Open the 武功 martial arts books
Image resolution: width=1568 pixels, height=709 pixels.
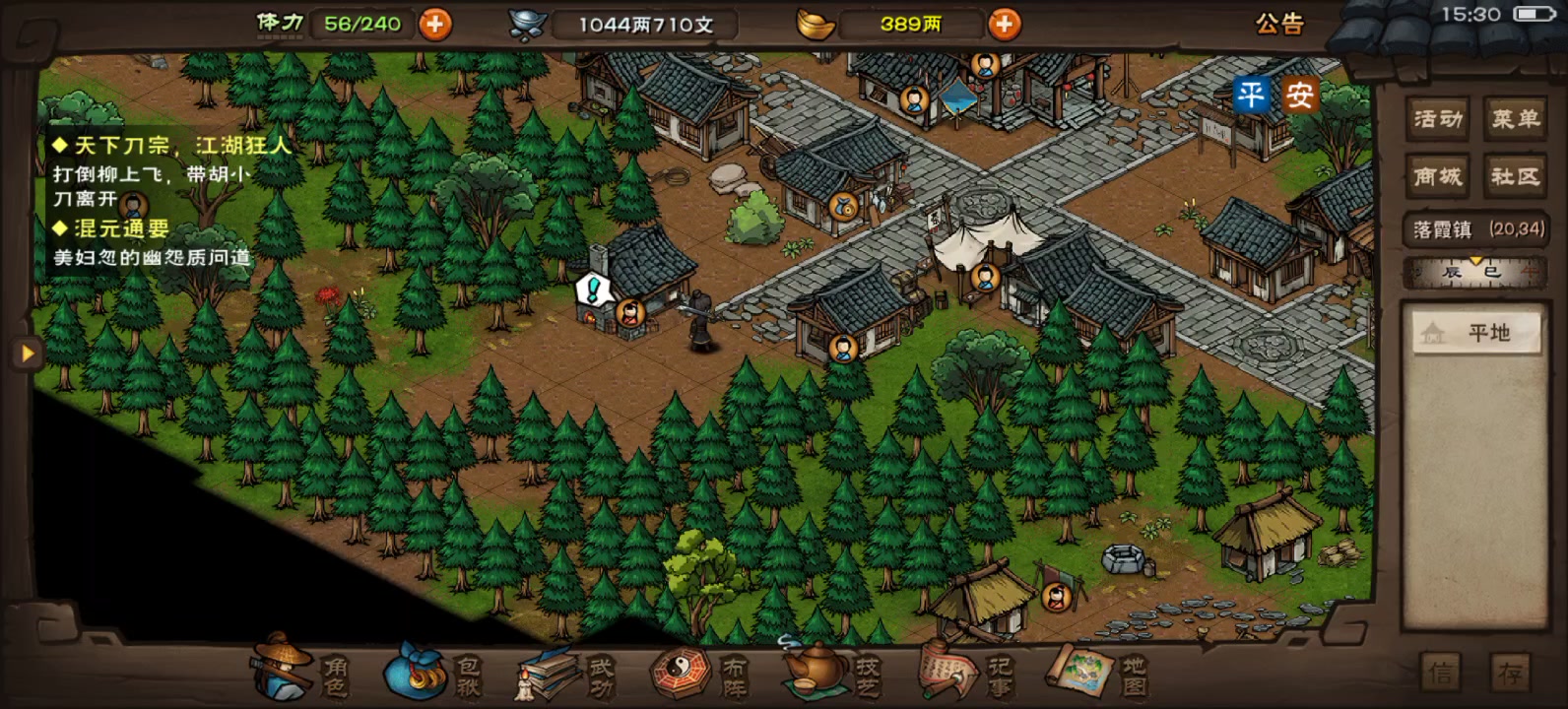point(565,674)
